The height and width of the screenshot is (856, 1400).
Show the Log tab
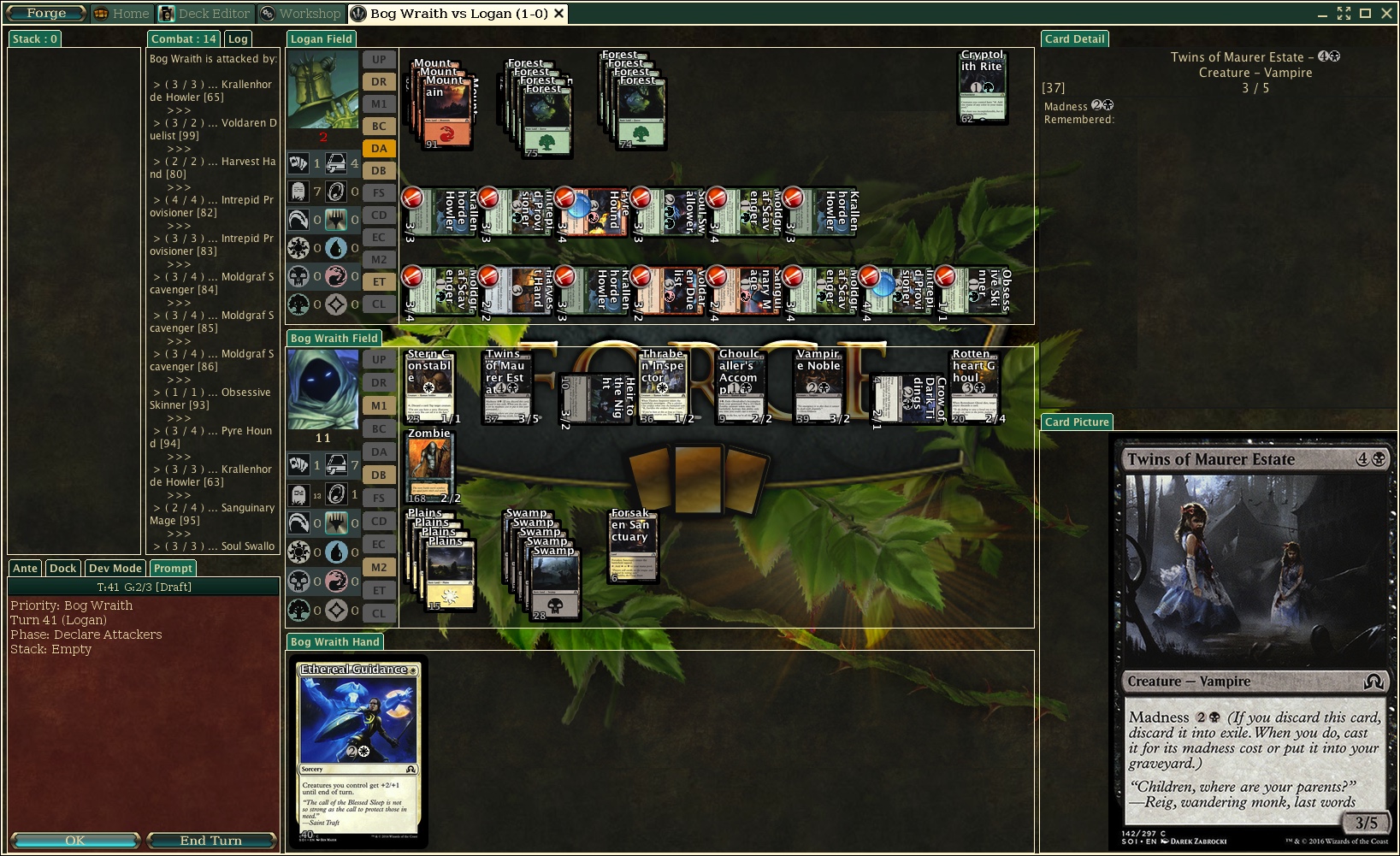[x=238, y=38]
